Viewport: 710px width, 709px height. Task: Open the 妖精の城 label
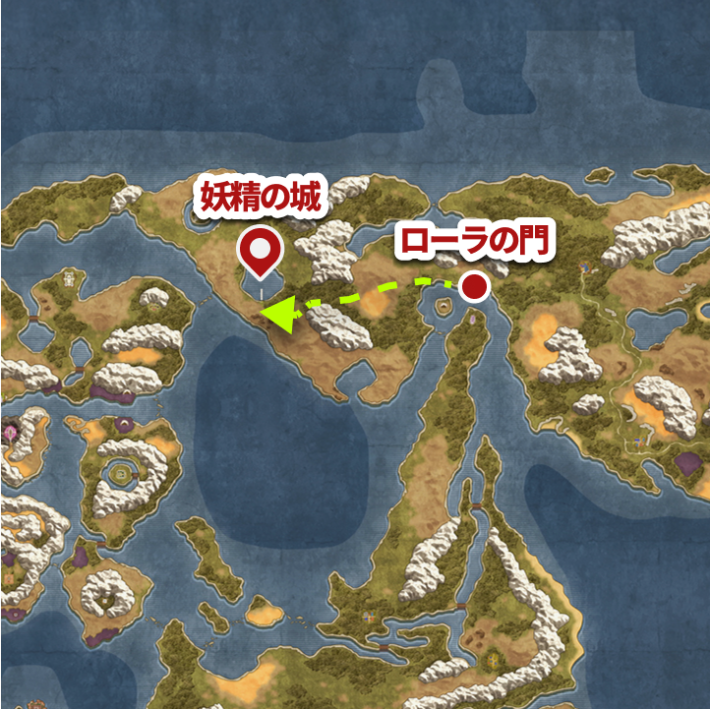tap(263, 198)
